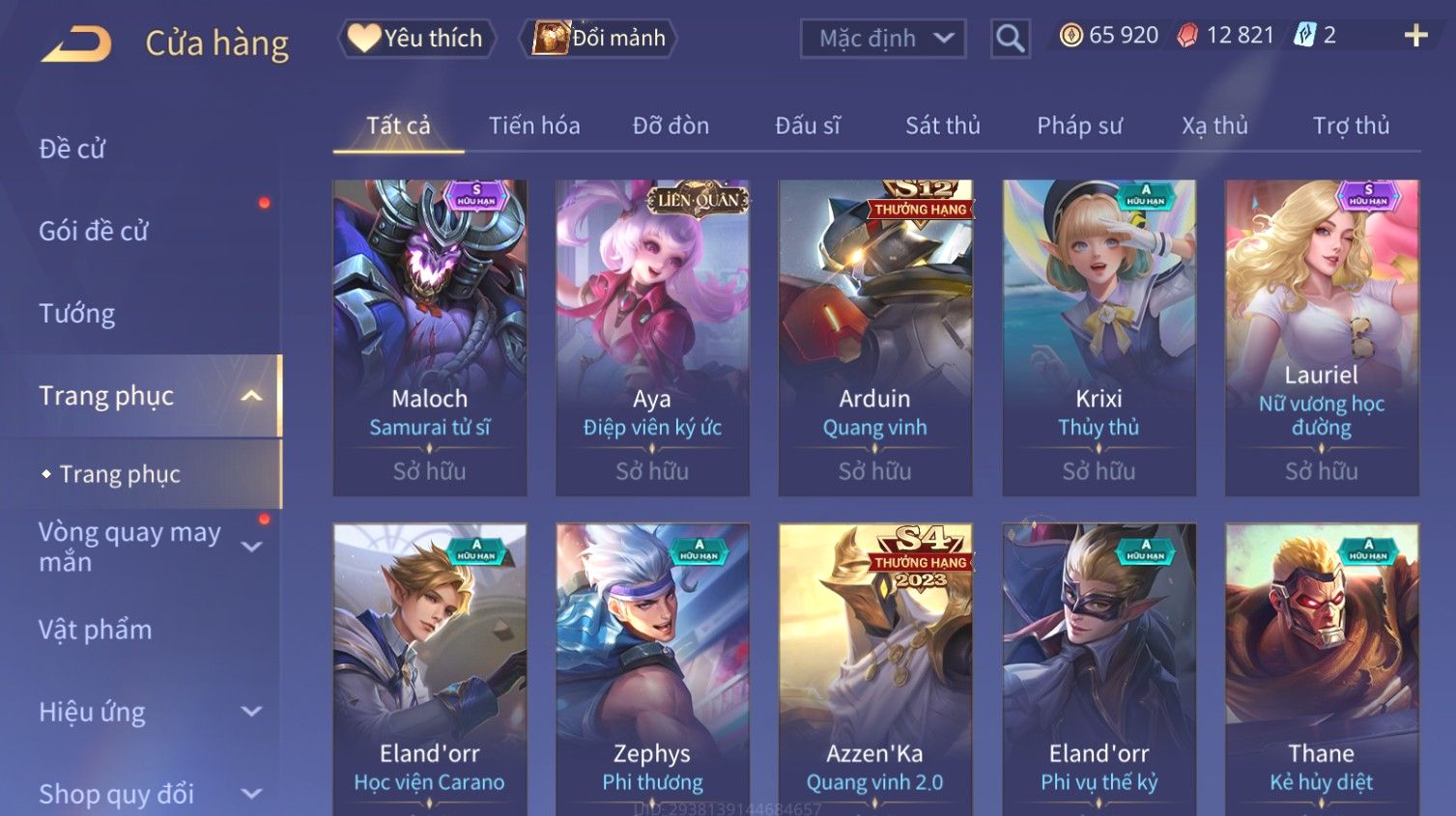Go back with the arrow button

[77, 43]
